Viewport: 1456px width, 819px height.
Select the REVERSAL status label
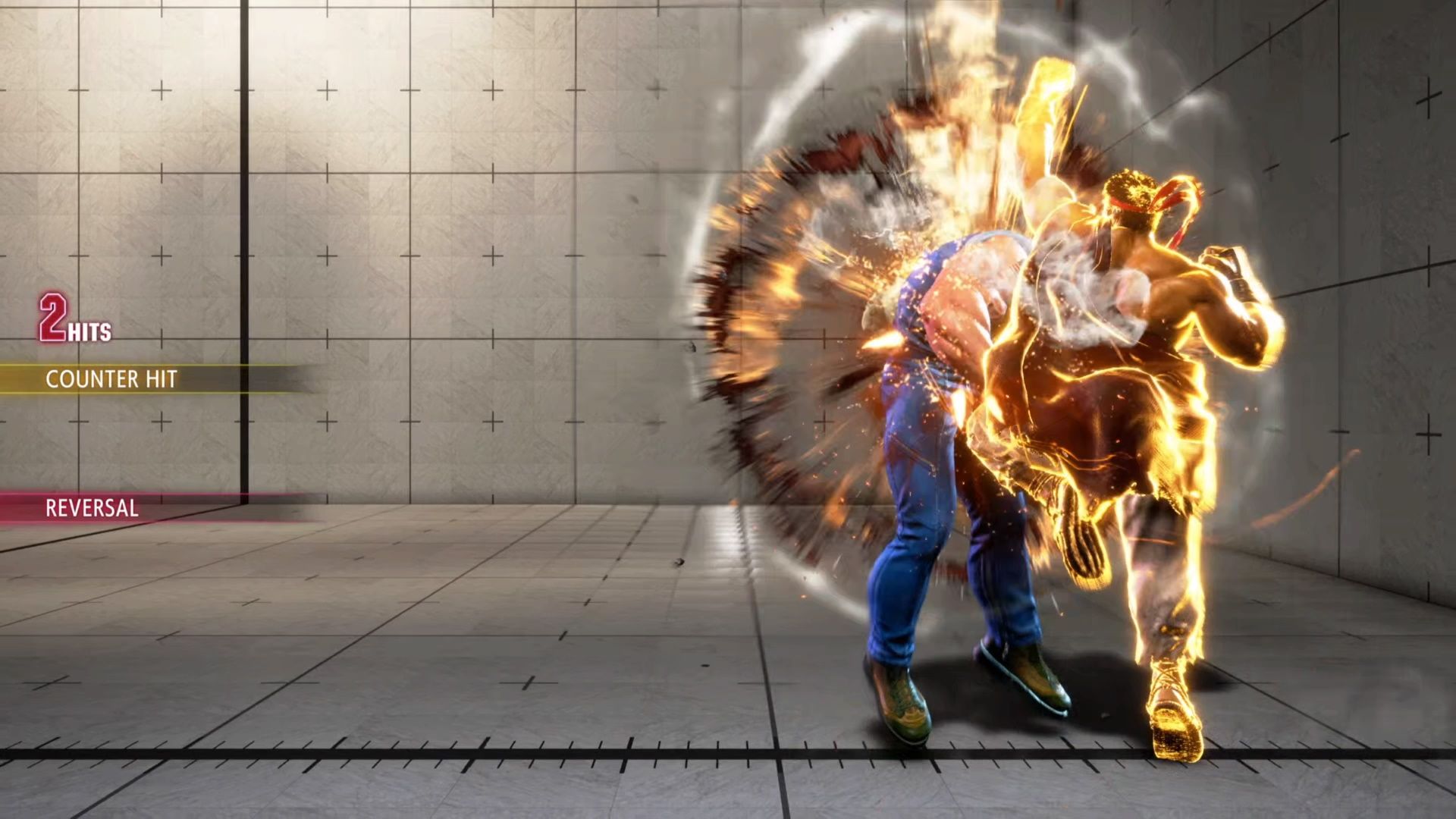[x=91, y=507]
